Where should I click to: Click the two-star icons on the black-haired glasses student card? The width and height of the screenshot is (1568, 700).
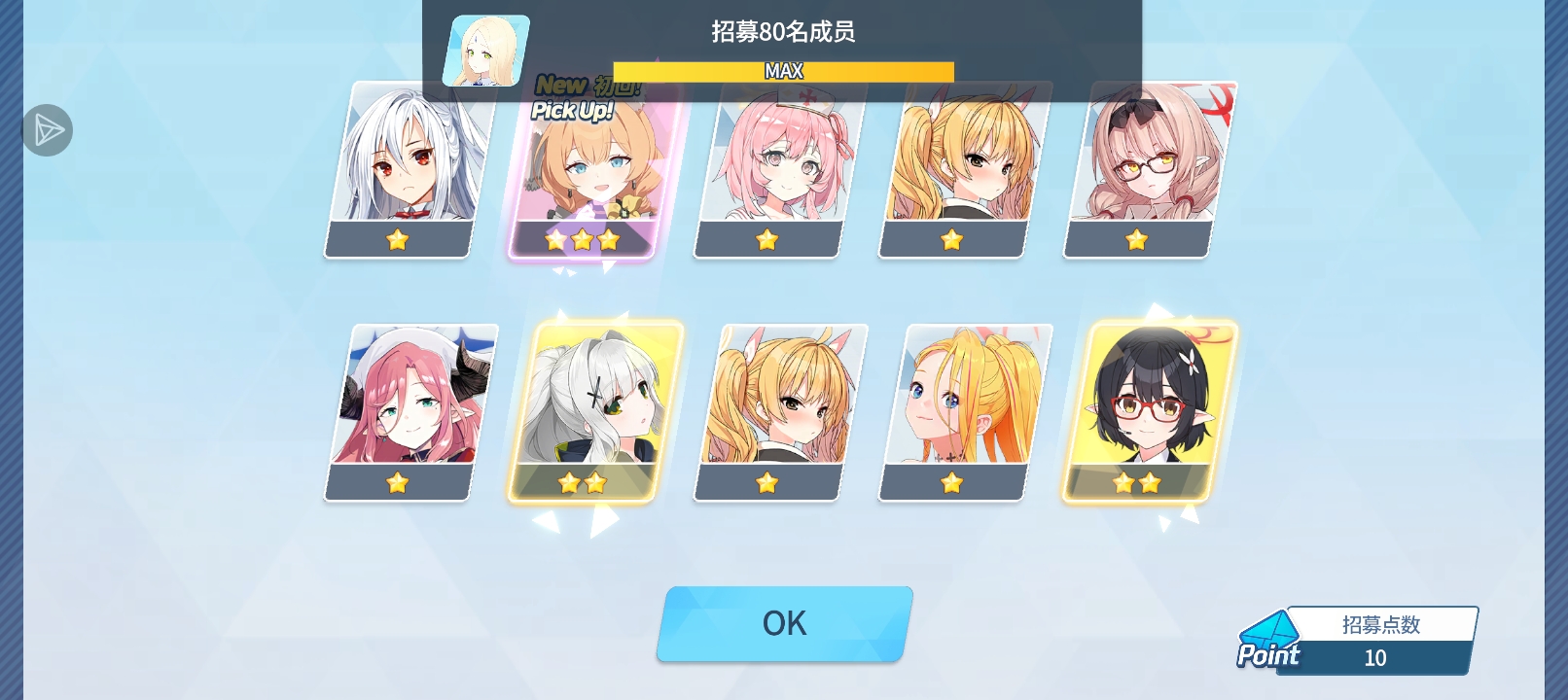coord(1137,483)
